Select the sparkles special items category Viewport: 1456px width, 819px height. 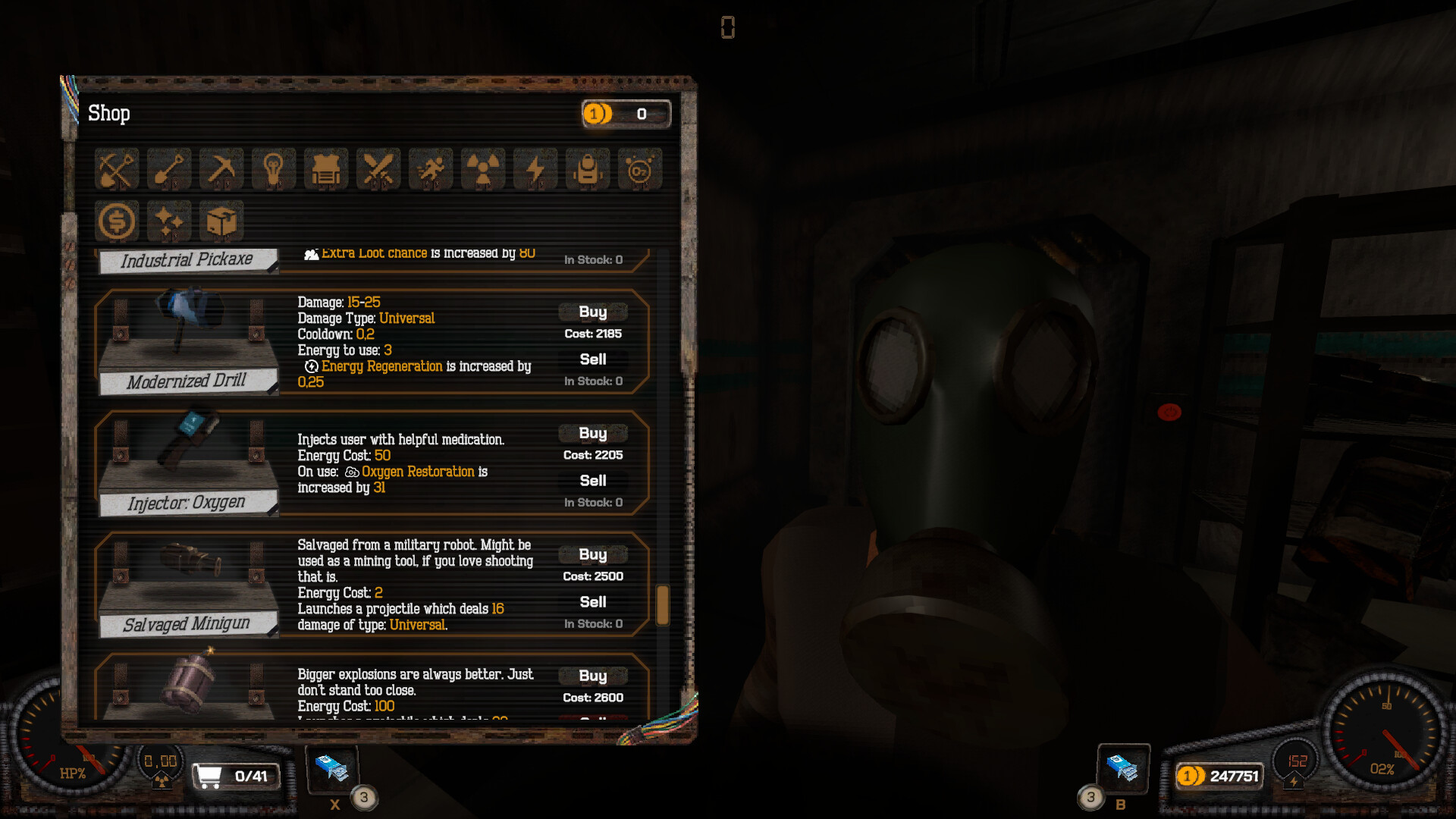tap(168, 221)
